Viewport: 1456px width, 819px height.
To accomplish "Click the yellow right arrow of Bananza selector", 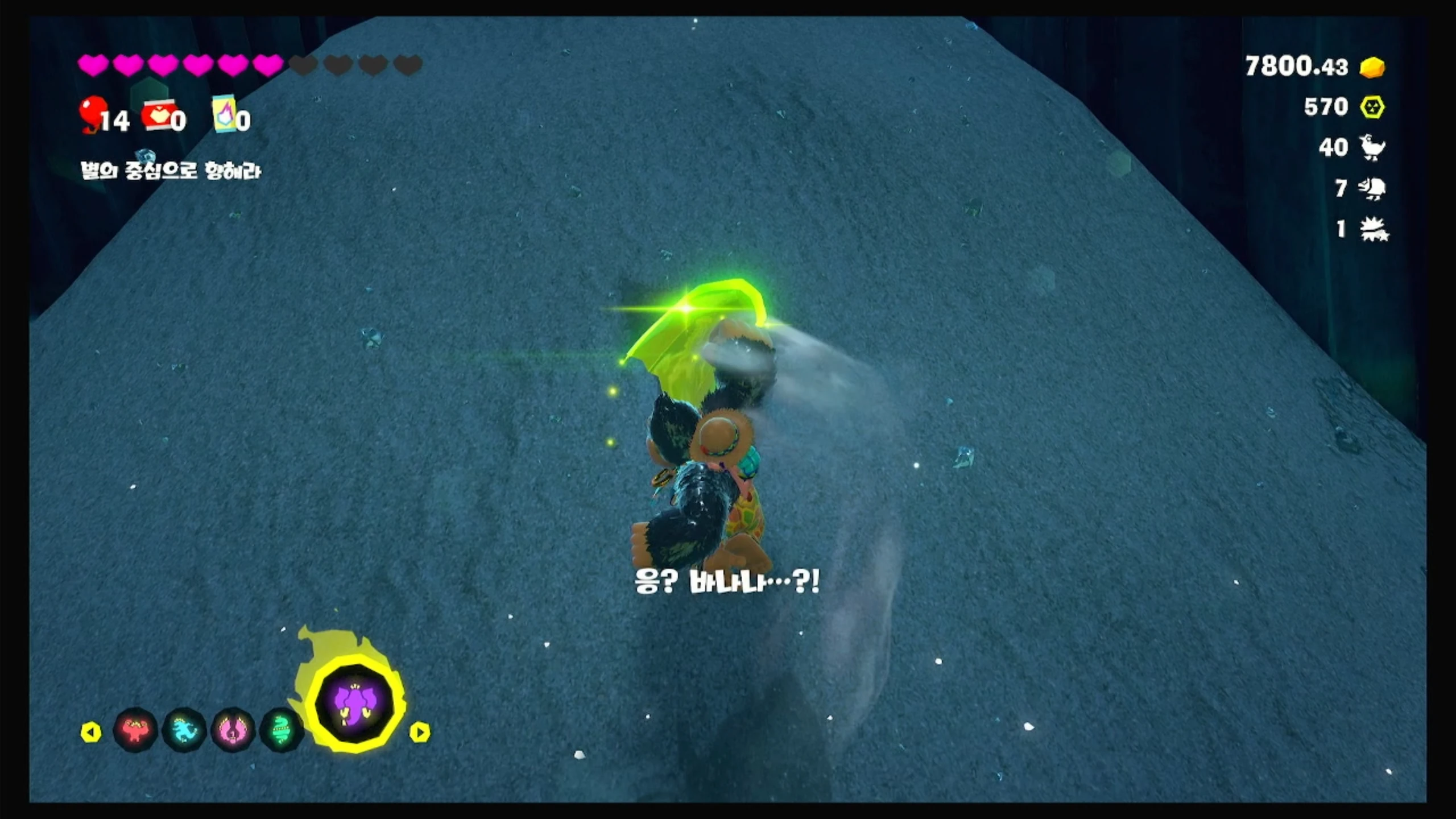I will 420,732.
